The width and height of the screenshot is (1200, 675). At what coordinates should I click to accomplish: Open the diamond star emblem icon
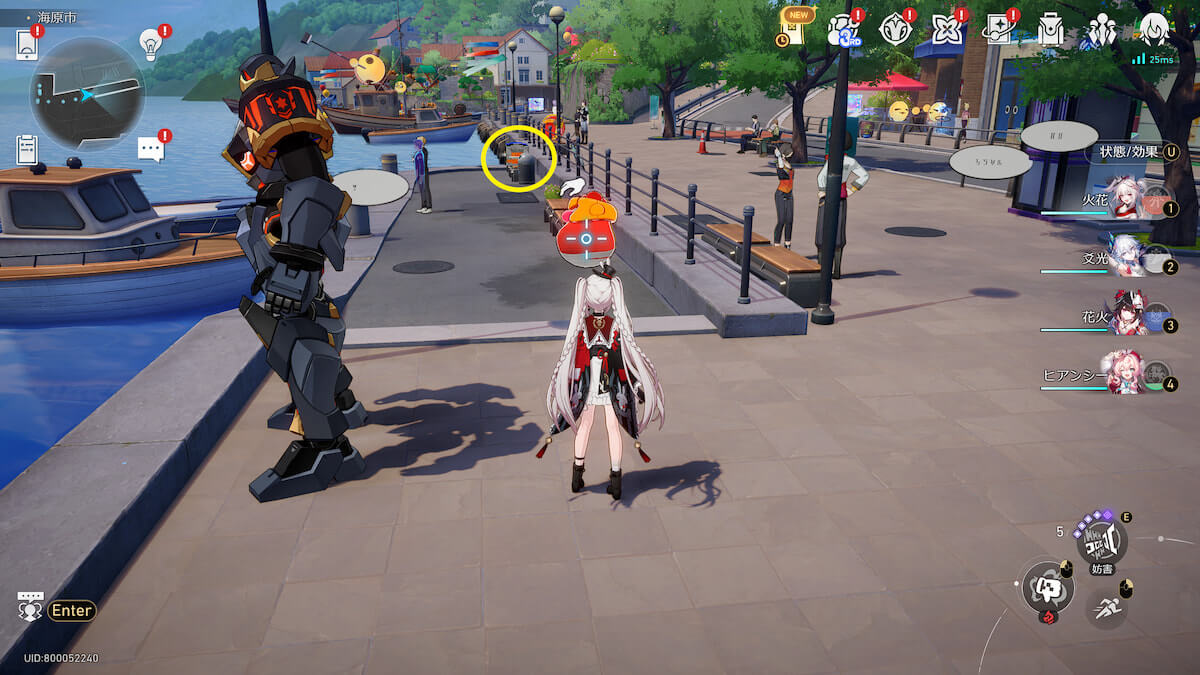(895, 30)
